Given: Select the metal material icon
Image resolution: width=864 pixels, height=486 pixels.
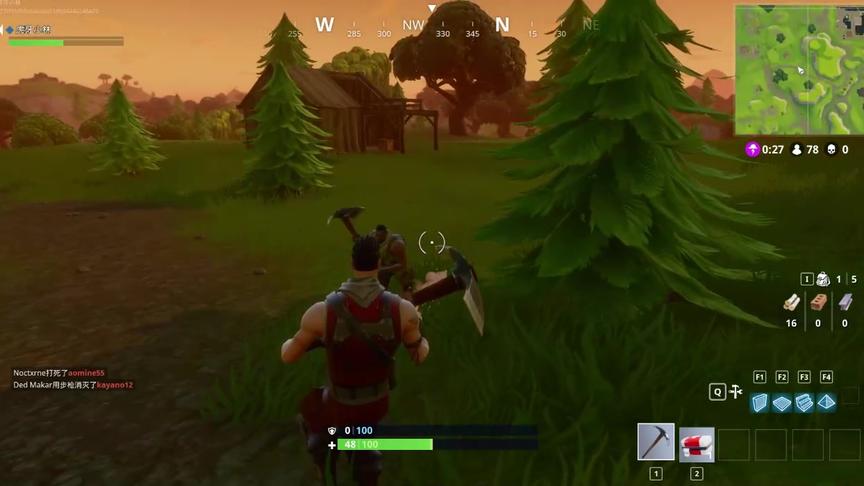Looking at the screenshot, I should [845, 302].
